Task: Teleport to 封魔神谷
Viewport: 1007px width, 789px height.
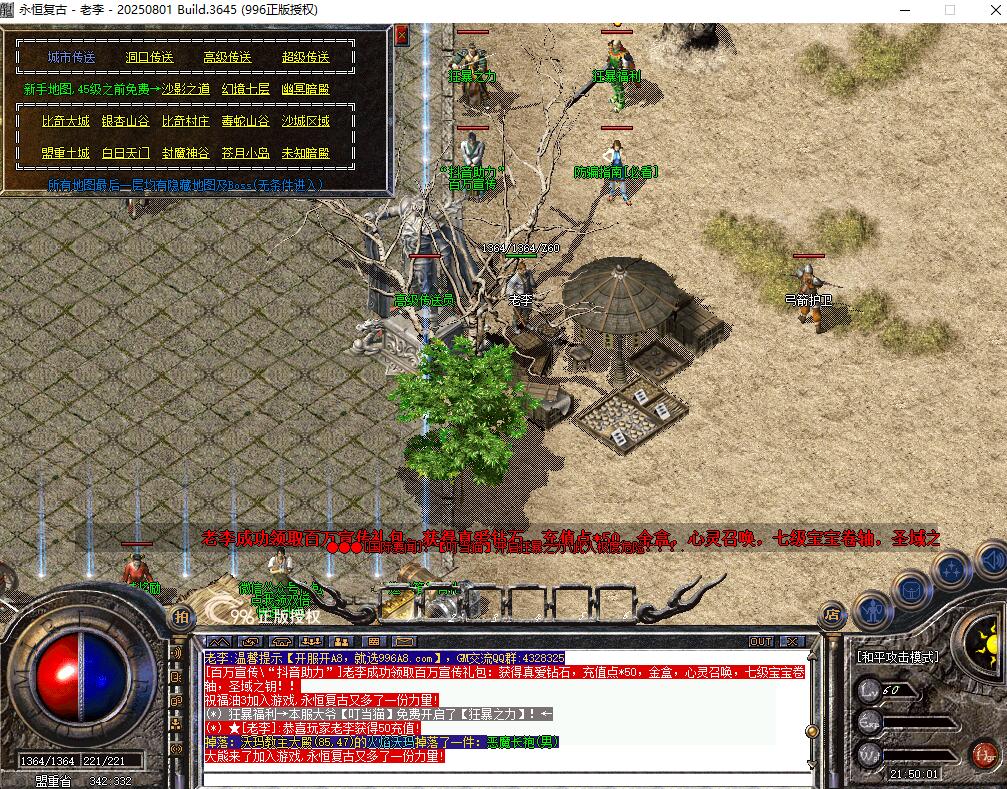Action: [186, 153]
